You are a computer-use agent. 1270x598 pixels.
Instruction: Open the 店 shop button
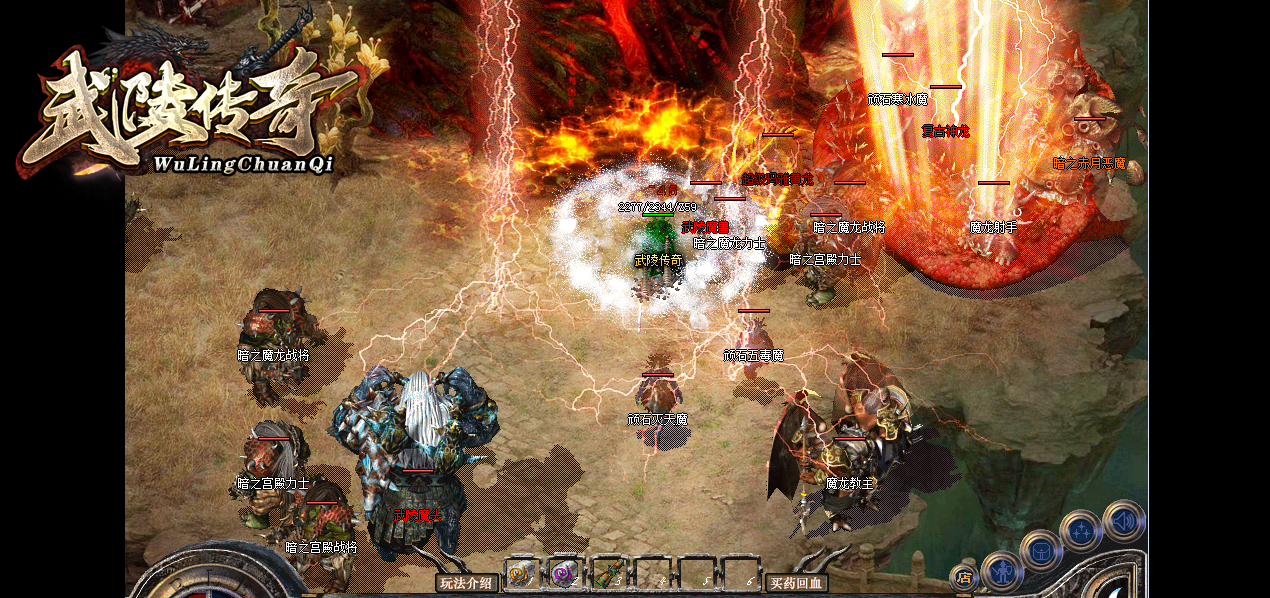(964, 577)
